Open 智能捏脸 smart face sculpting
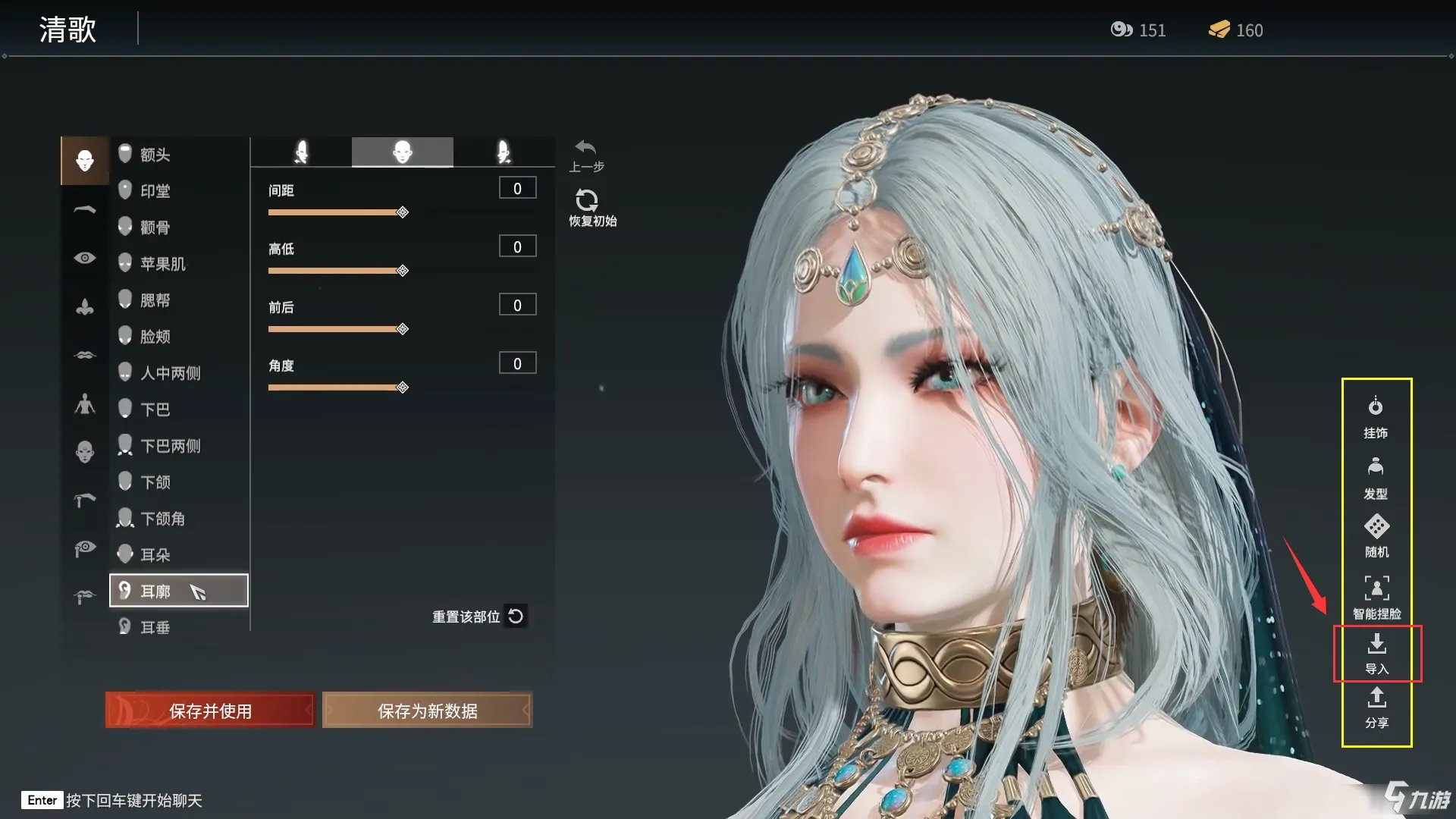Viewport: 1456px width, 819px height. click(x=1376, y=597)
